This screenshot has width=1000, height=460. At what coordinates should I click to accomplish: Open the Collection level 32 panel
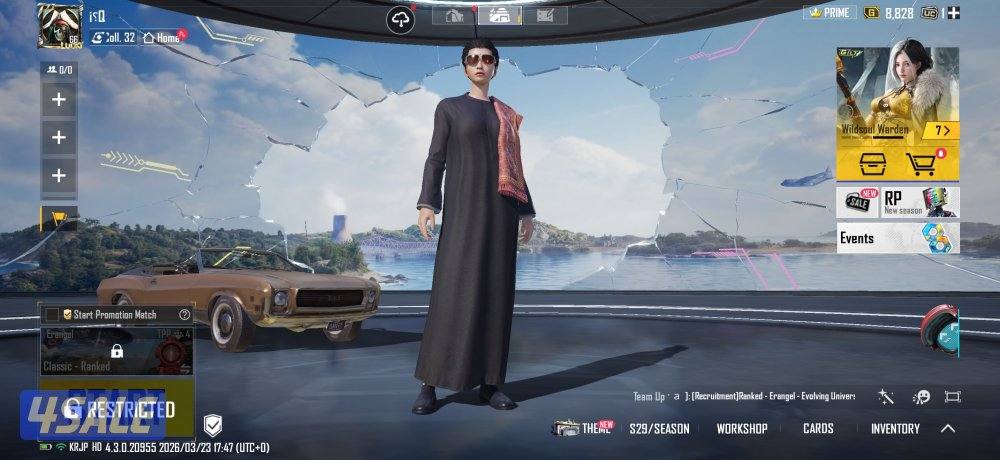113,37
